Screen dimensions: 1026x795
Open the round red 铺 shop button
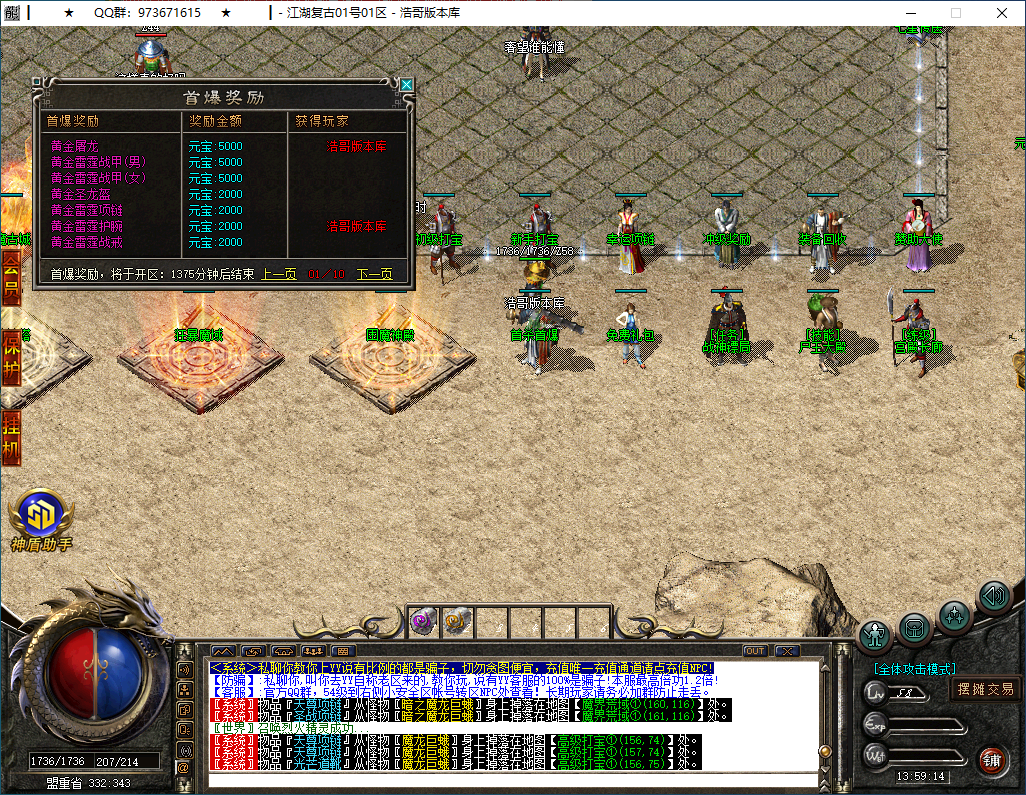992,760
